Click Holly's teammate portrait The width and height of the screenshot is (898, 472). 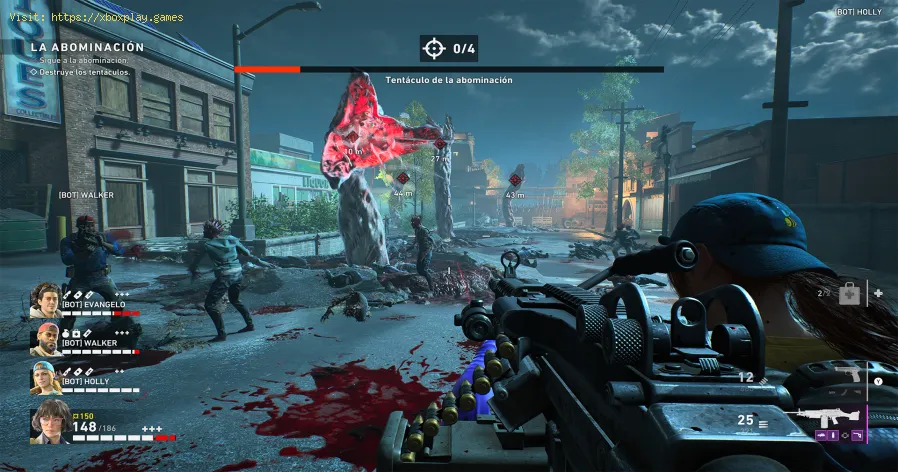pyautogui.click(x=44, y=377)
